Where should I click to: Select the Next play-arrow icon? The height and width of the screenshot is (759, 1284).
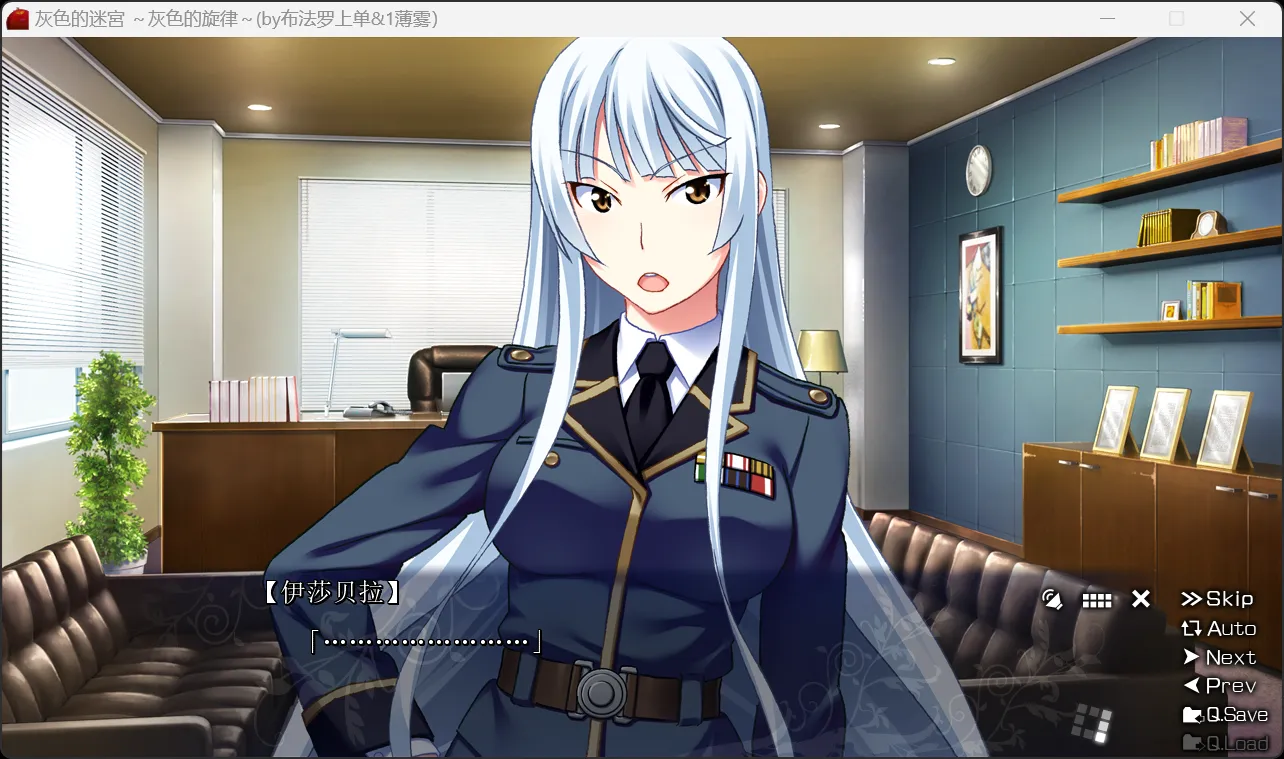pyautogui.click(x=1192, y=657)
